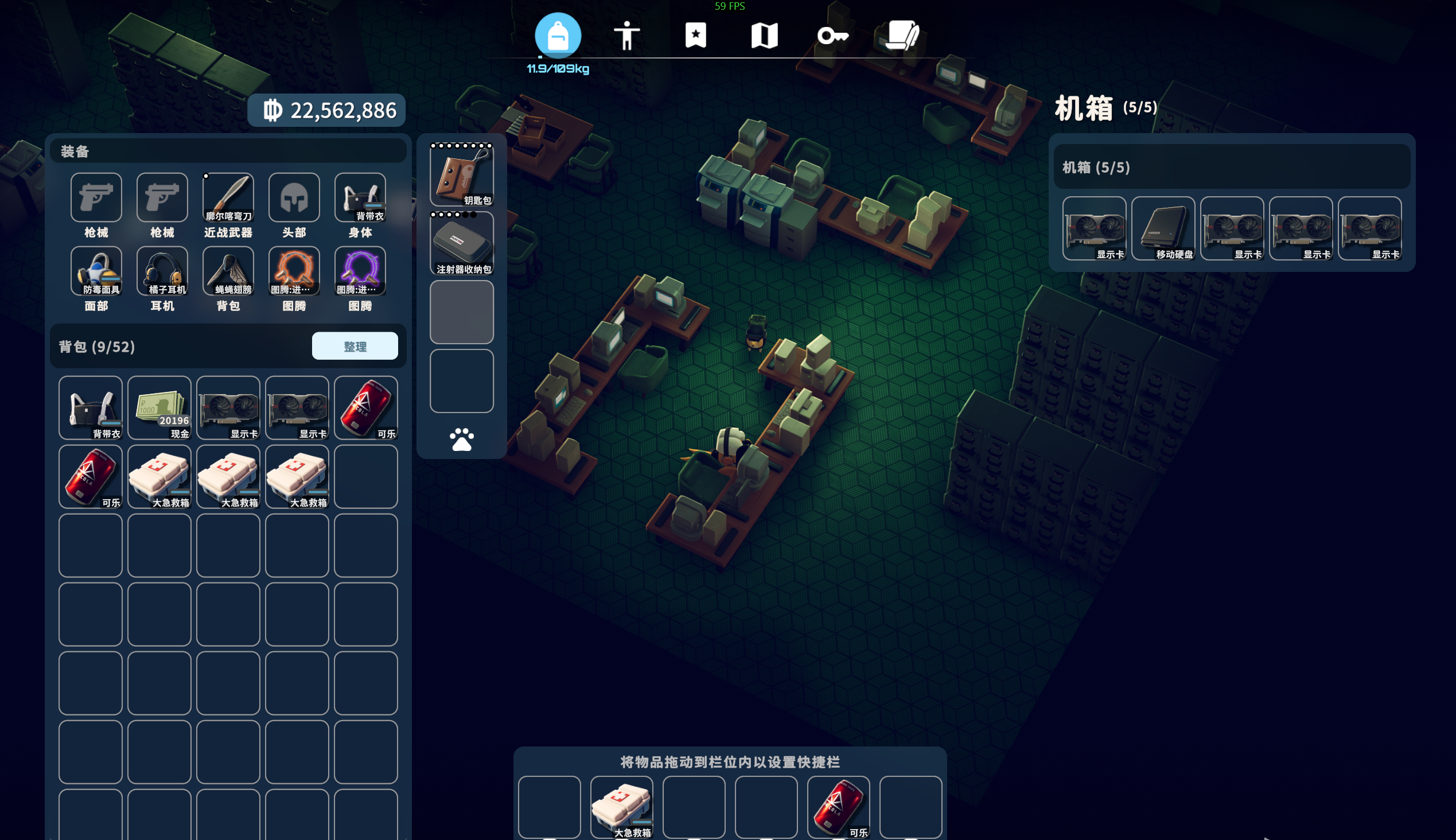Open the key tab
The height and width of the screenshot is (840, 1456).
(832, 36)
